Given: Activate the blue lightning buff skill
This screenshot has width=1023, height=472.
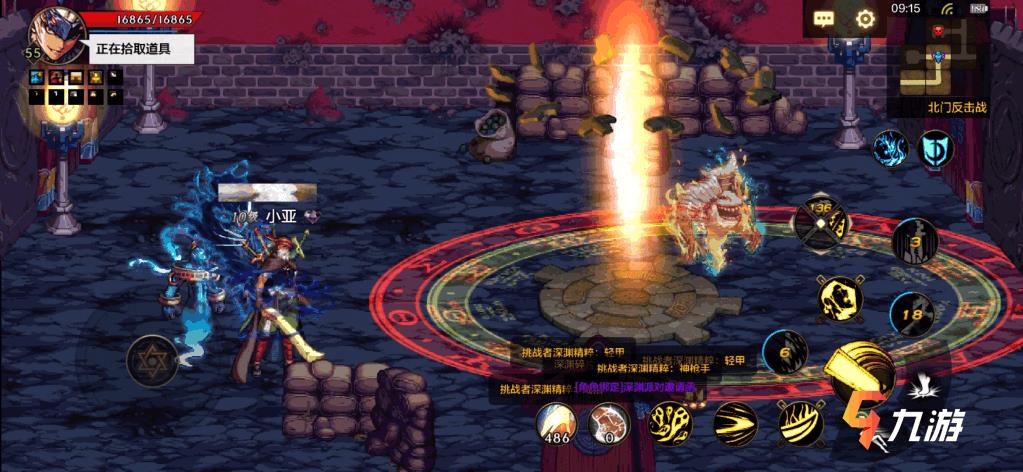Looking at the screenshot, I should coord(890,148).
